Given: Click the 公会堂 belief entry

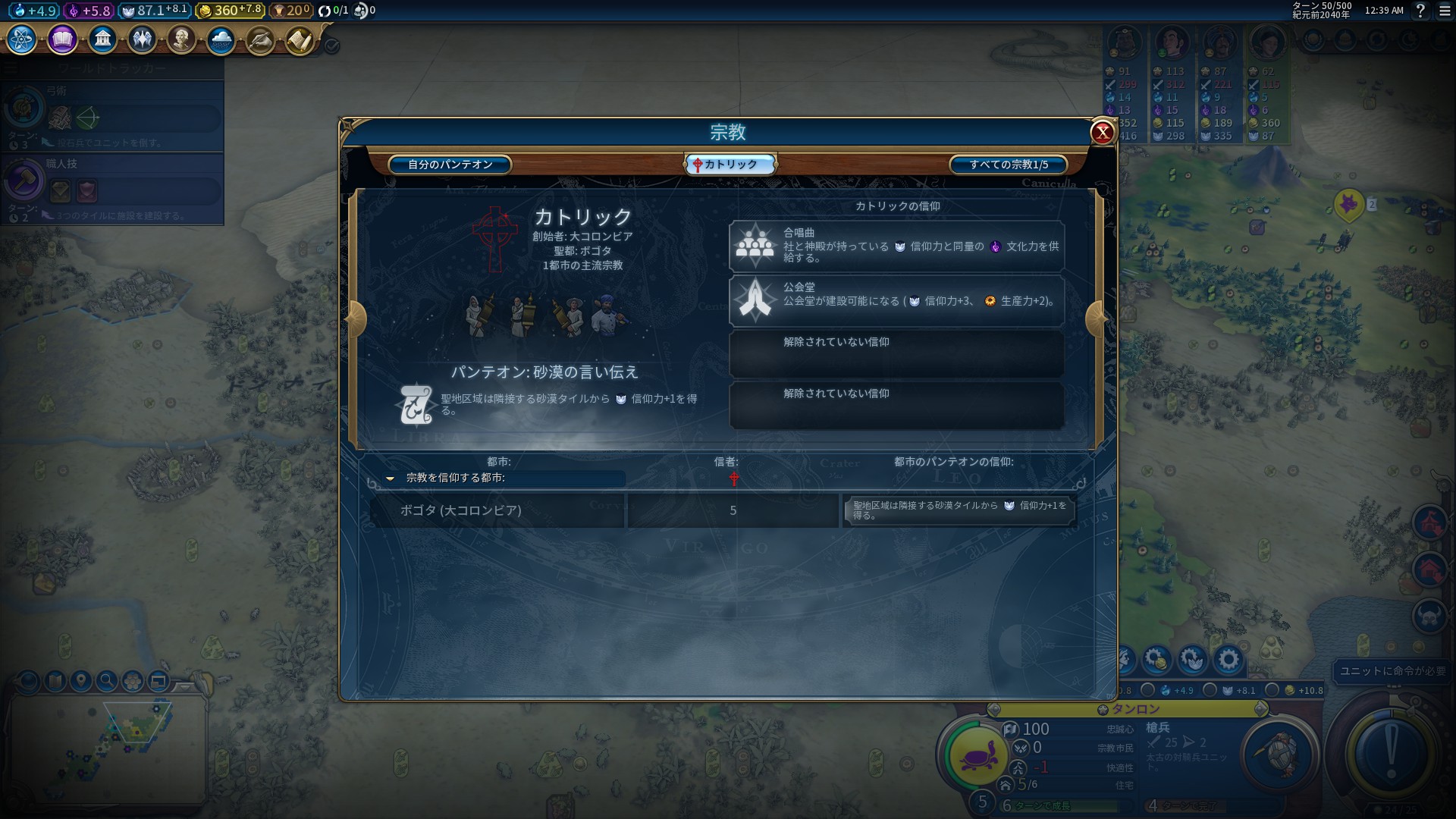Looking at the screenshot, I should (896, 300).
